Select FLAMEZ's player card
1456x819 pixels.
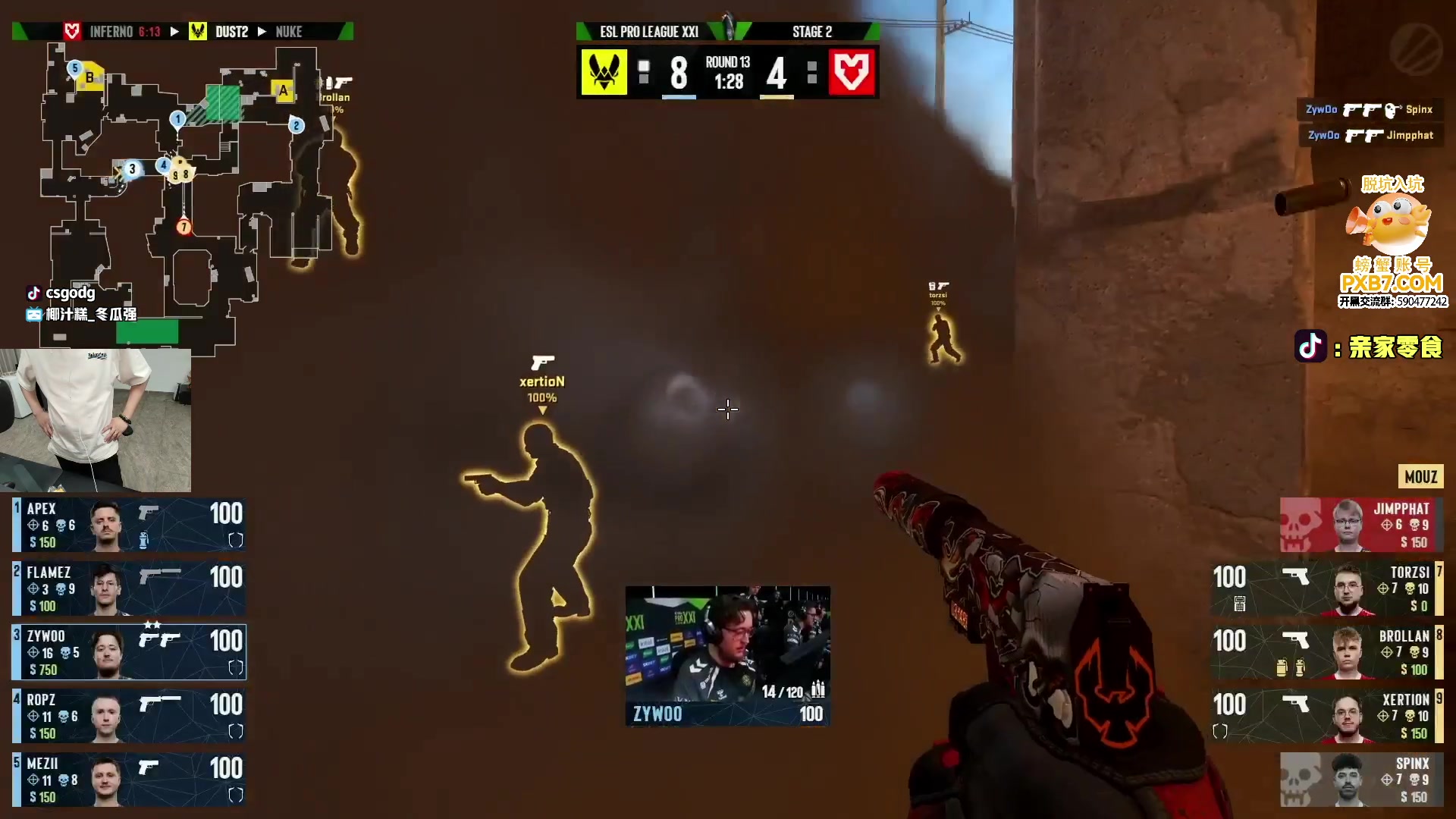pos(129,588)
